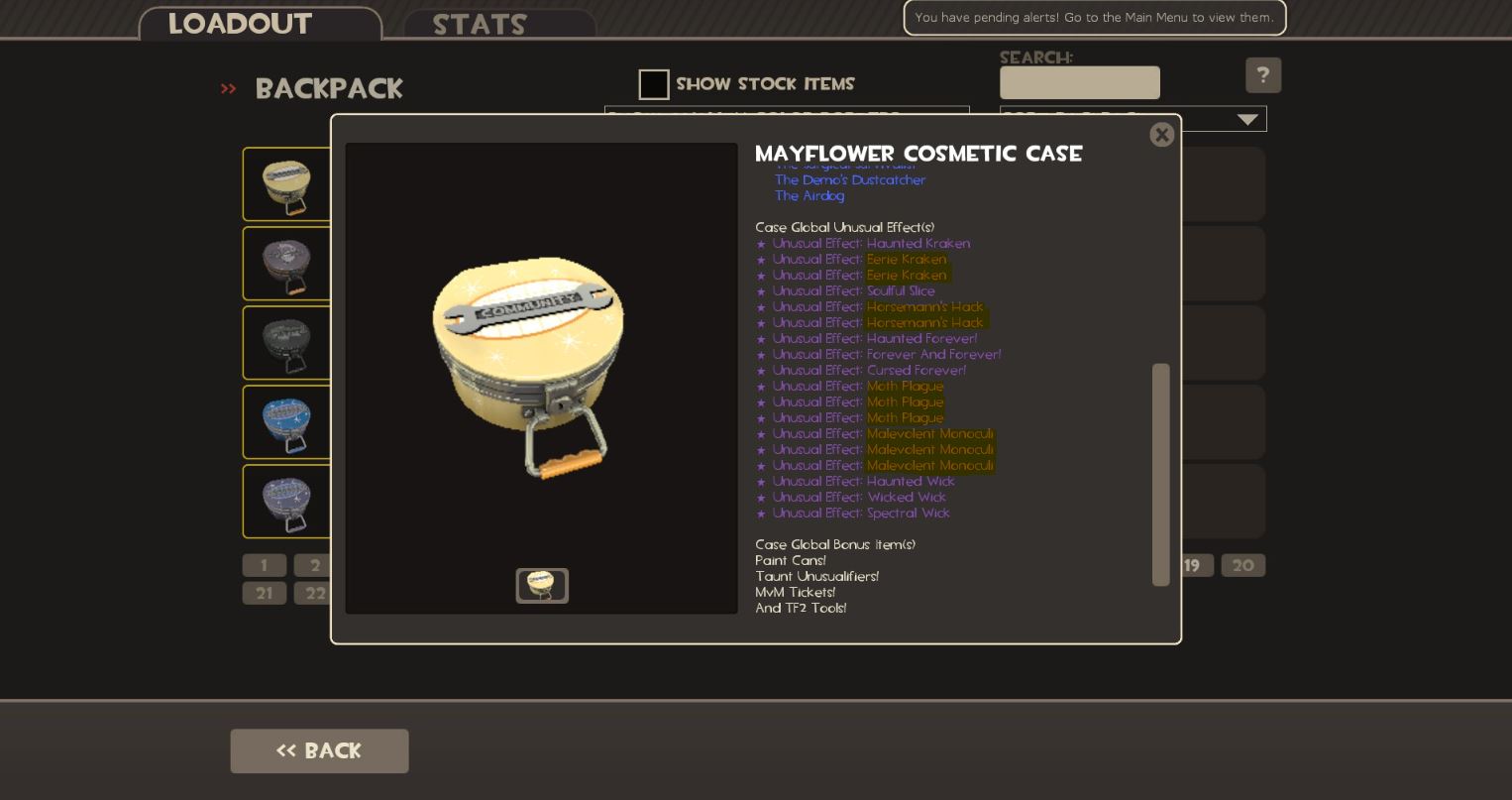Toggle the Show Stock Items checkbox off
Viewport: 1512px width, 800px height.
coord(654,84)
